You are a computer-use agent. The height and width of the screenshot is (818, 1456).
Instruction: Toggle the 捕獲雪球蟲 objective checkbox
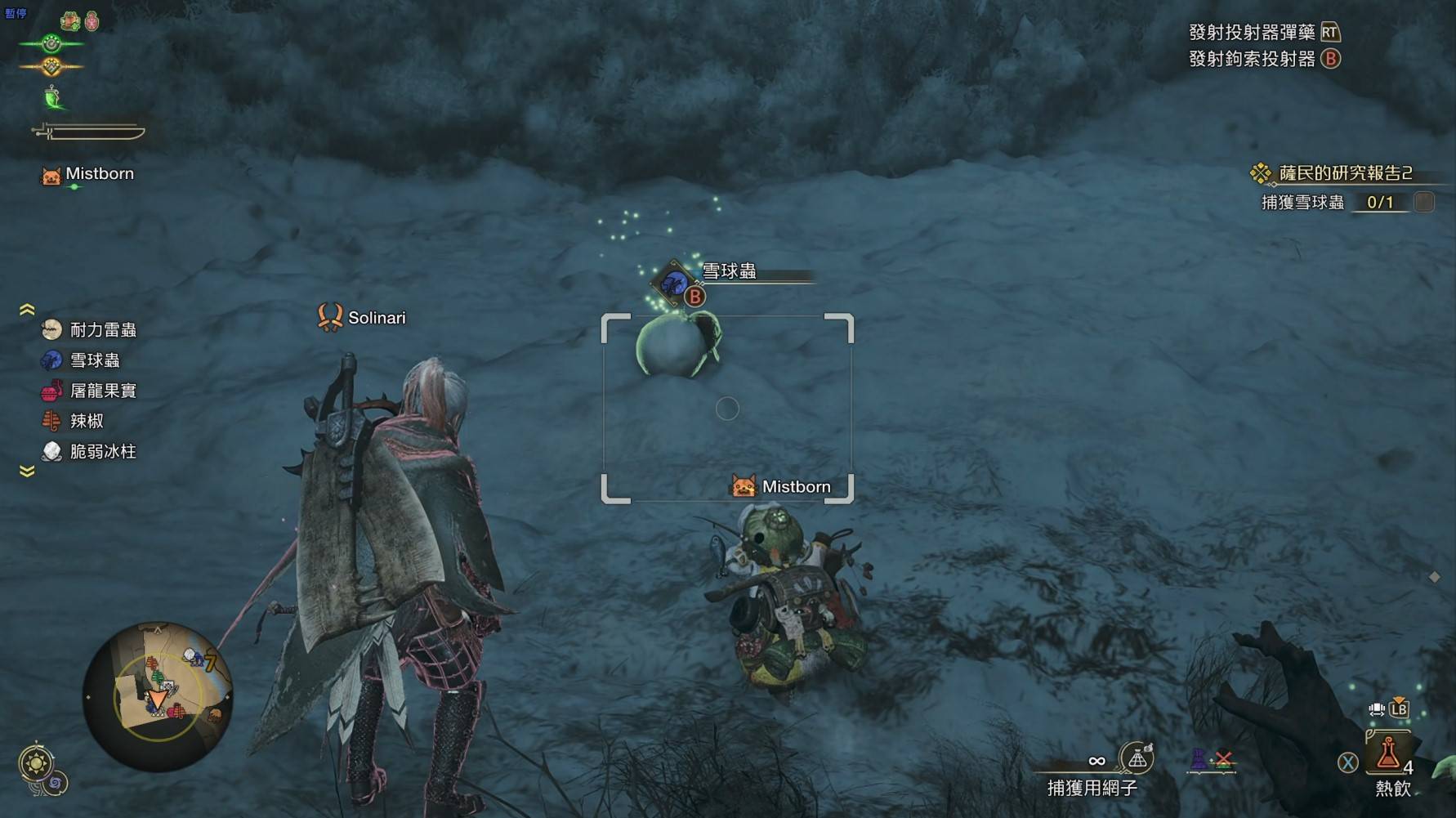pyautogui.click(x=1423, y=202)
